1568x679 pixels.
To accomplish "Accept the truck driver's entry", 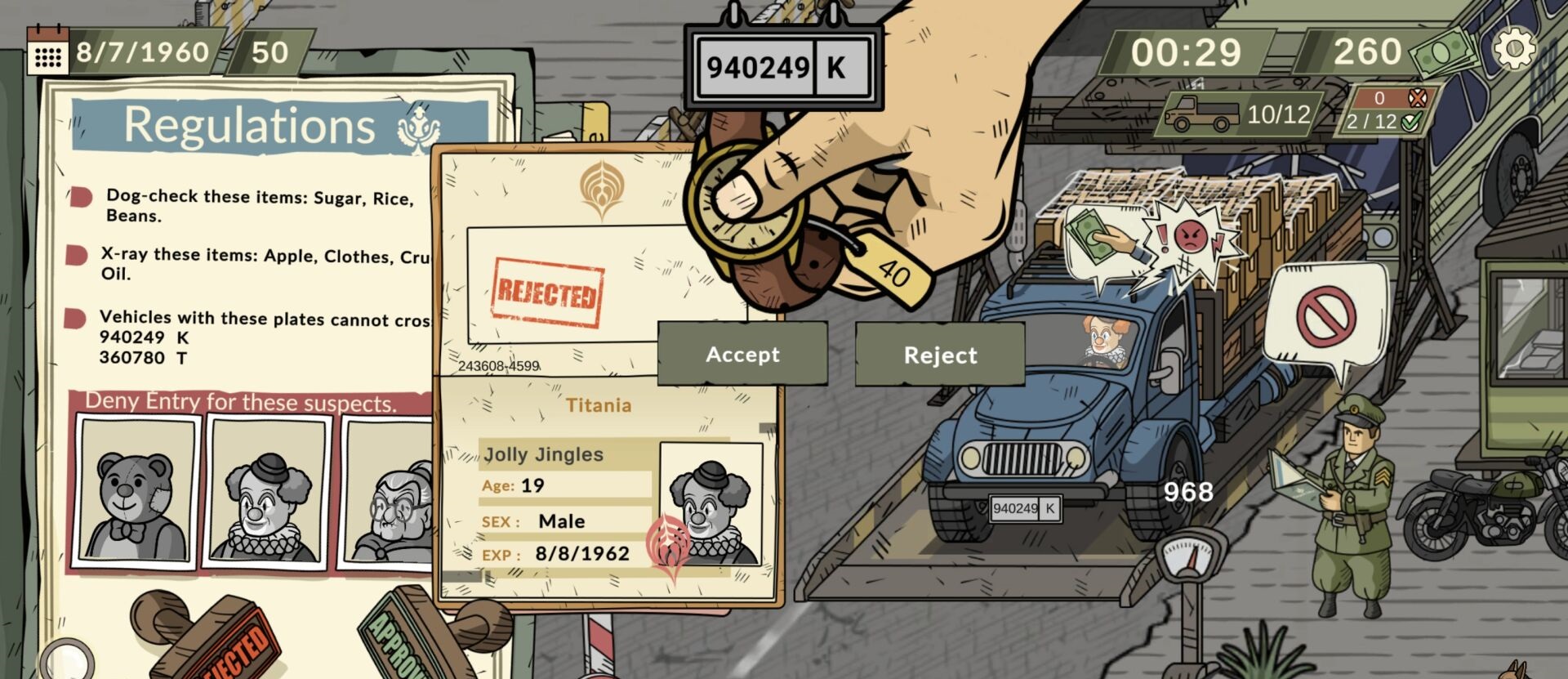I will (x=742, y=354).
